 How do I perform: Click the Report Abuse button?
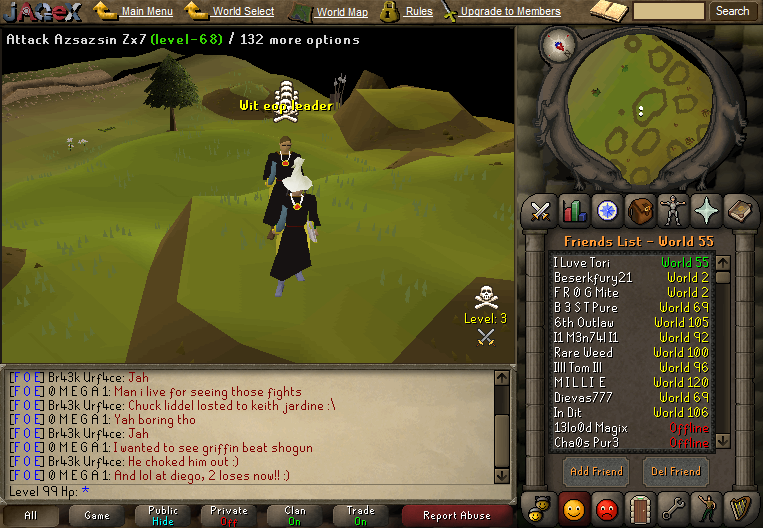click(x=457, y=516)
